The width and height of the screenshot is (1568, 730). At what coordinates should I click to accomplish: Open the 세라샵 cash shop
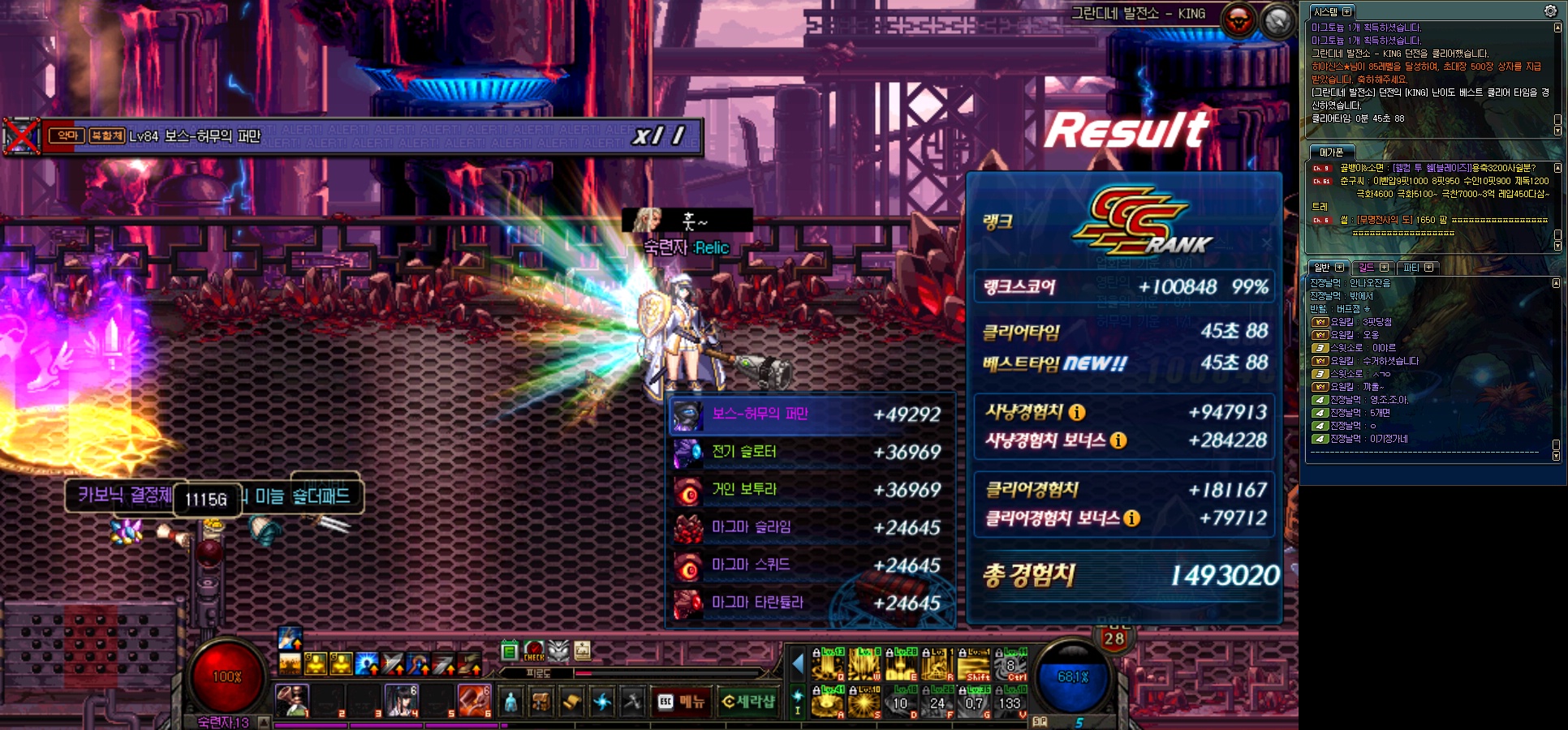tap(748, 702)
